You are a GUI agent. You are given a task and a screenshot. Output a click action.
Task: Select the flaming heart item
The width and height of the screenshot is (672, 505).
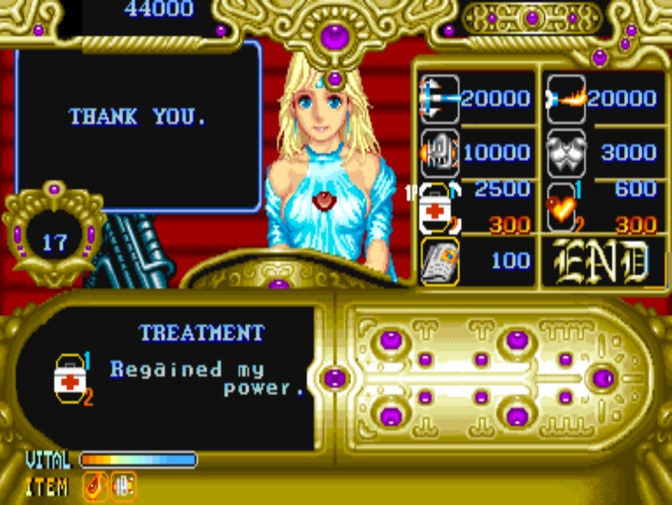[564, 208]
